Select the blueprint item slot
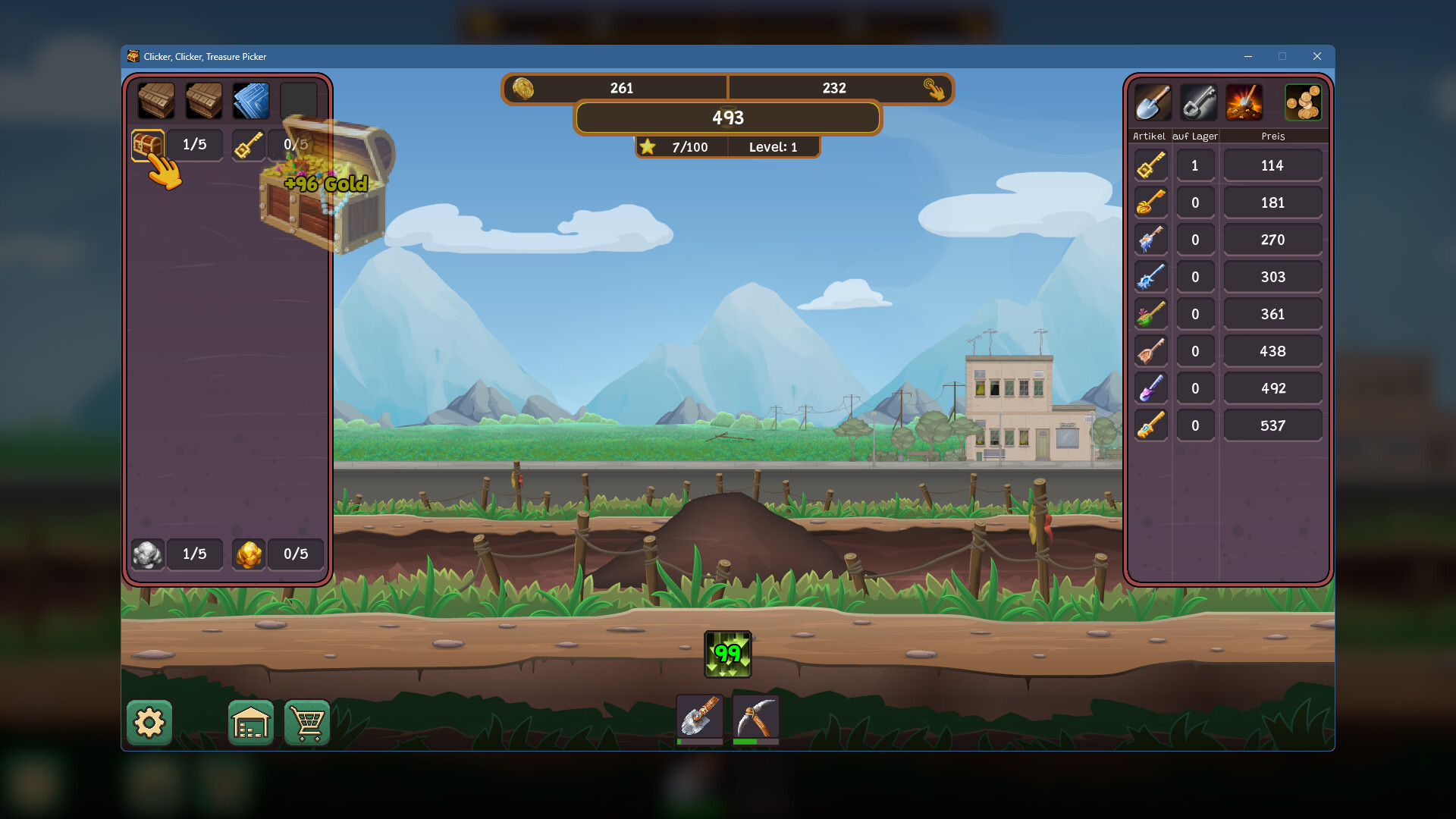Viewport: 1456px width, 819px height. click(251, 101)
